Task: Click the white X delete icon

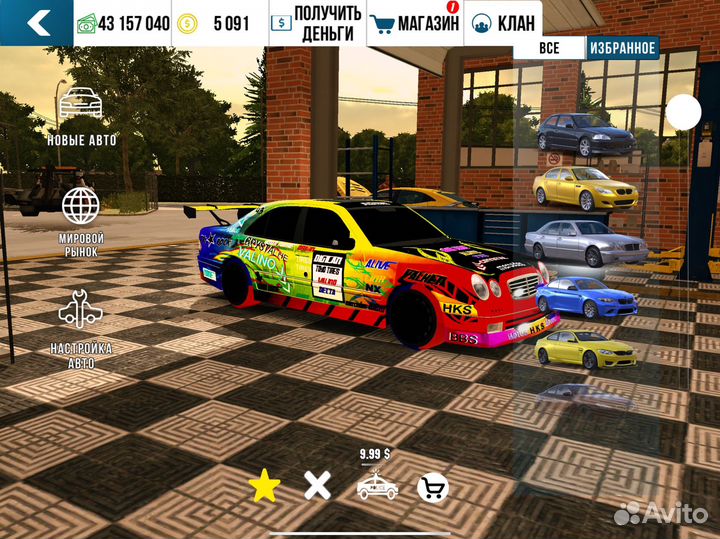Action: pos(317,487)
